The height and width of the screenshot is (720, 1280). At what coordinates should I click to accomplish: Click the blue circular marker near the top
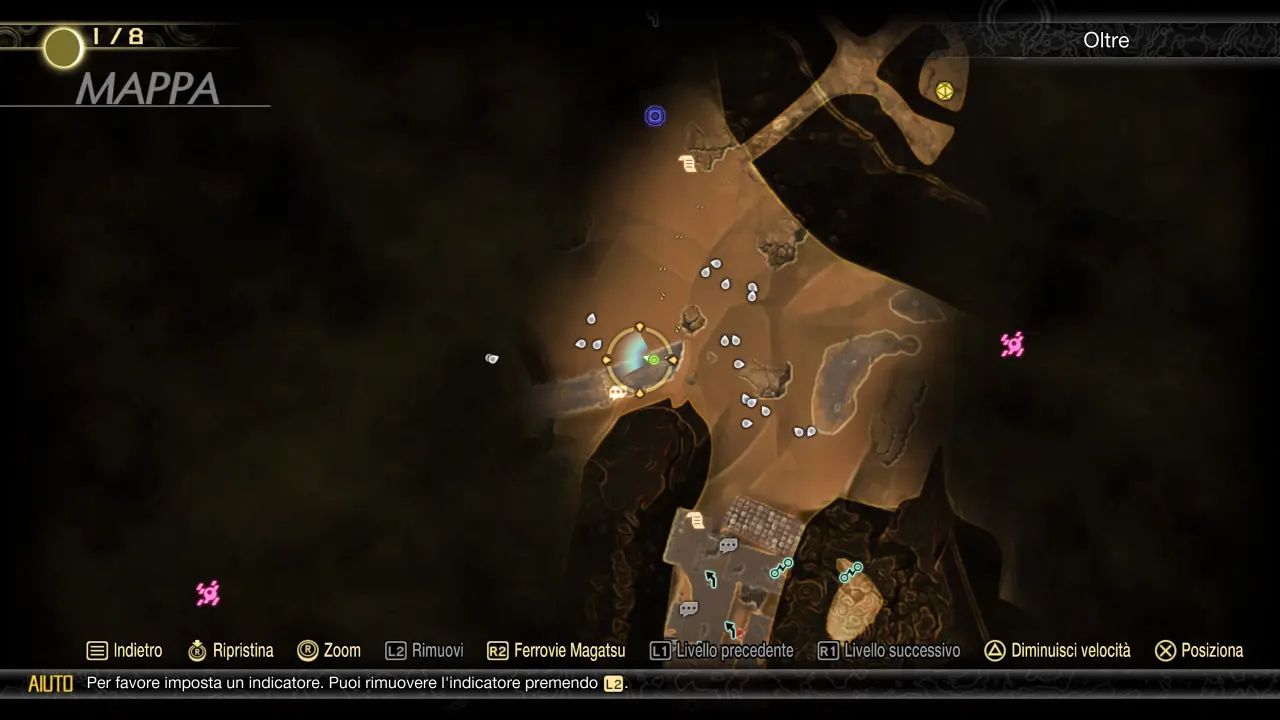pos(655,116)
